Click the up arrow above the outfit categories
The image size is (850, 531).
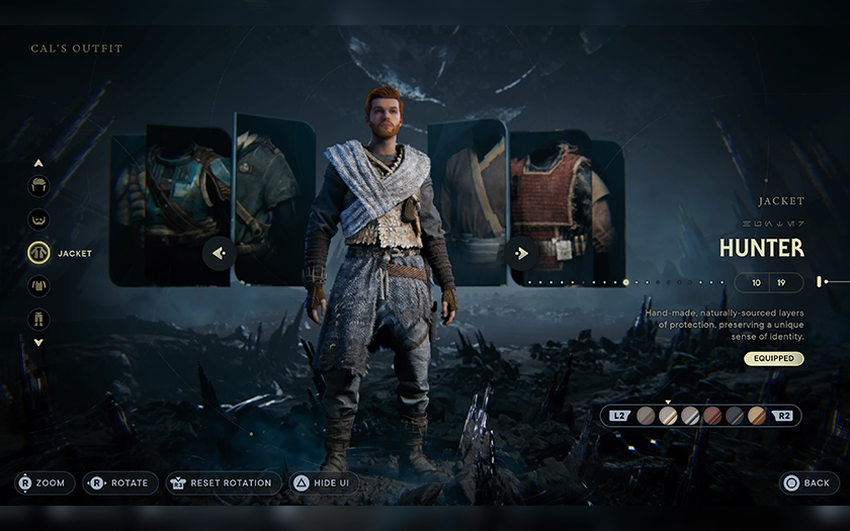click(x=39, y=162)
